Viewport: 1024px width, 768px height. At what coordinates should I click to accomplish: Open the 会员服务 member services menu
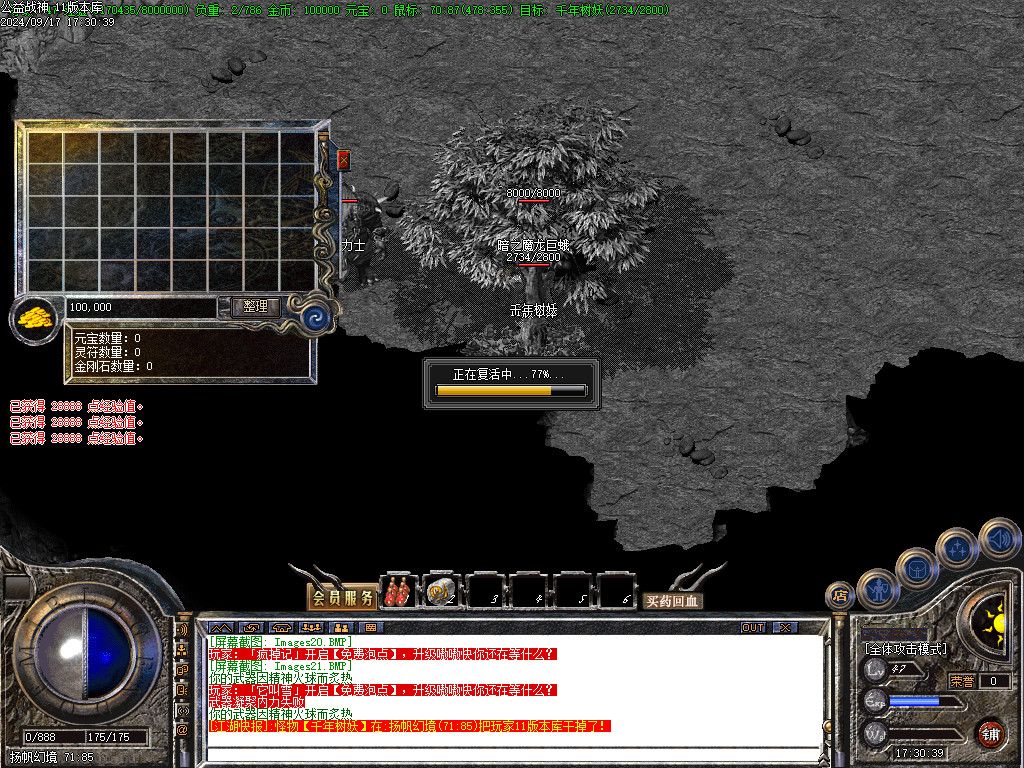[x=342, y=598]
